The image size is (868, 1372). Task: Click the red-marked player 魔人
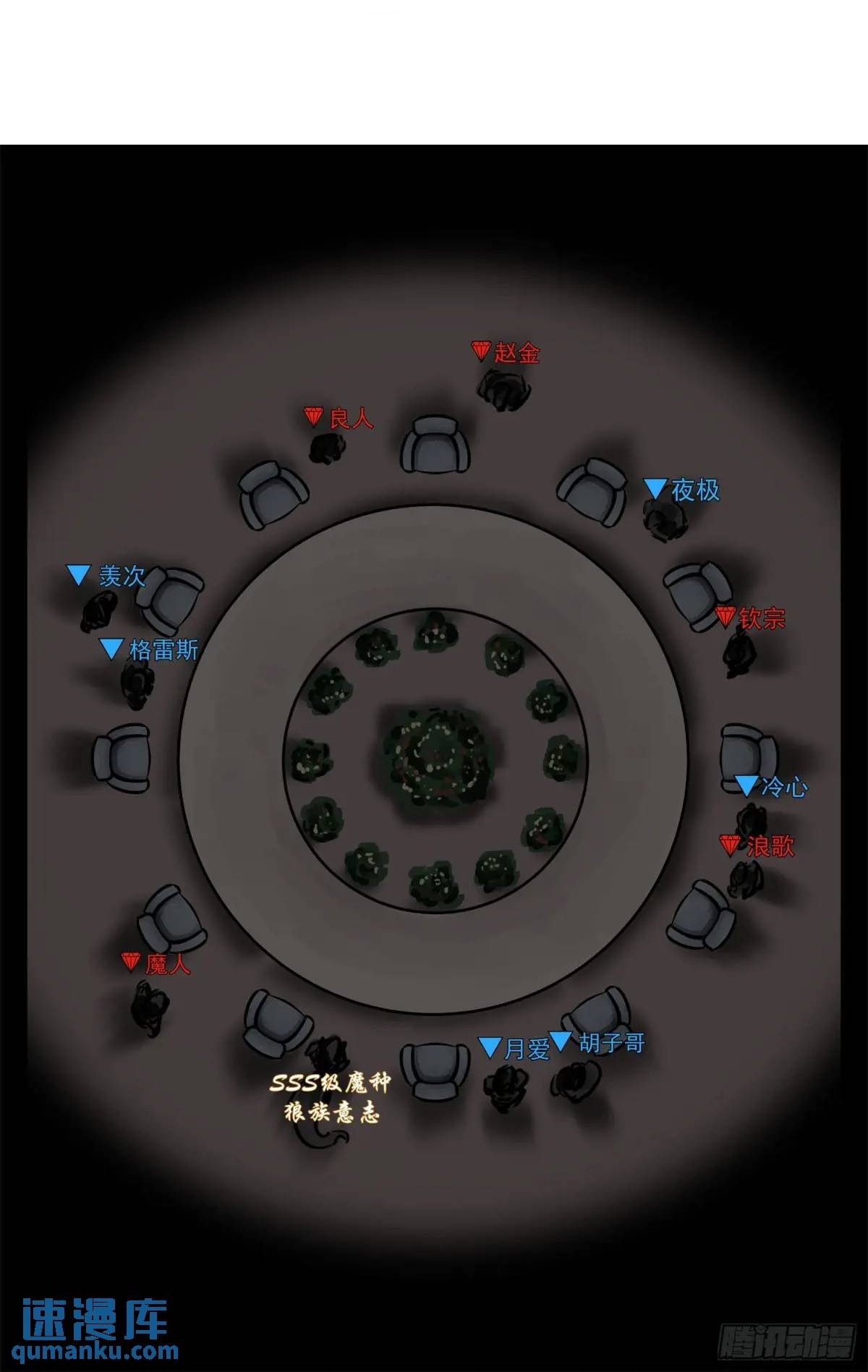(149, 1006)
